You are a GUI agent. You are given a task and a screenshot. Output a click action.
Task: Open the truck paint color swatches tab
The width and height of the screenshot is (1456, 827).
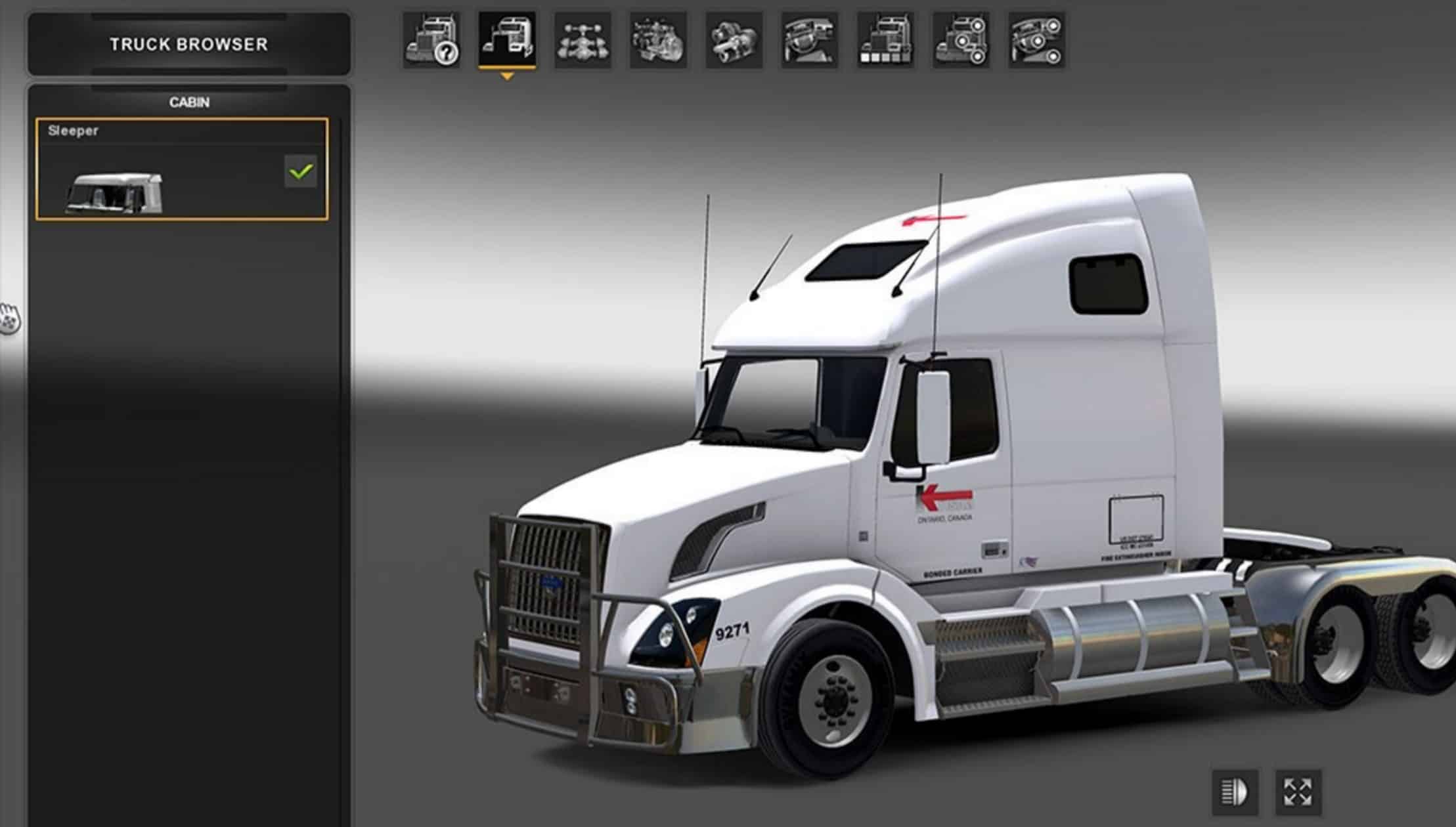point(885,41)
